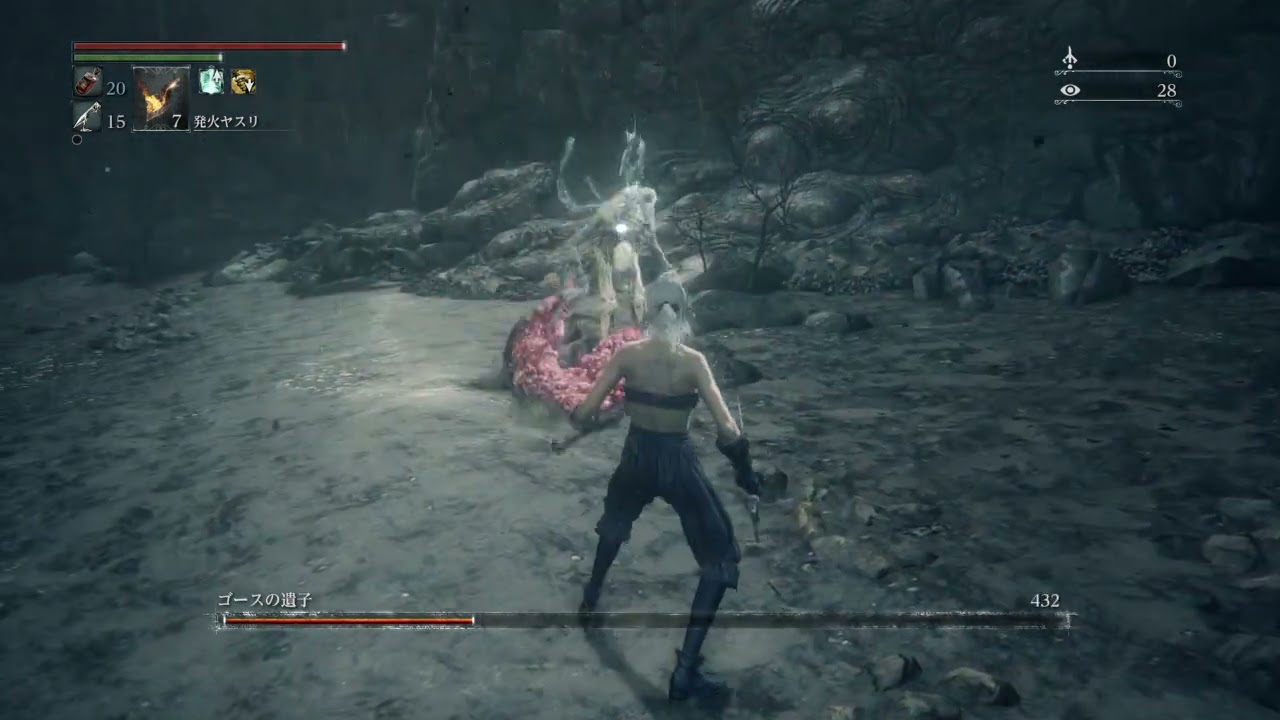Select the blood vial item icon
The width and height of the screenshot is (1280, 720).
(87, 83)
